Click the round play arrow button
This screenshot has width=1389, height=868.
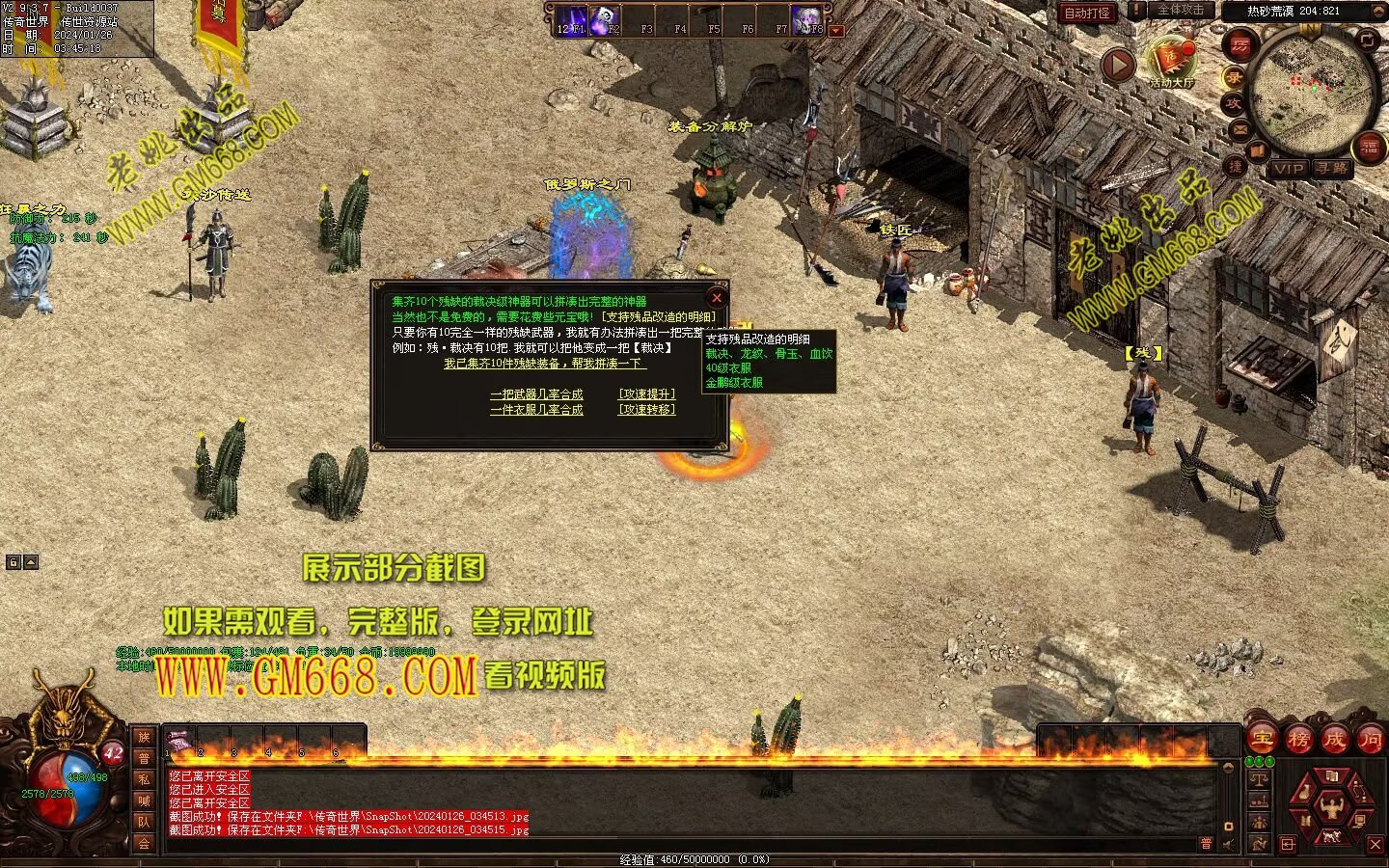click(1118, 66)
